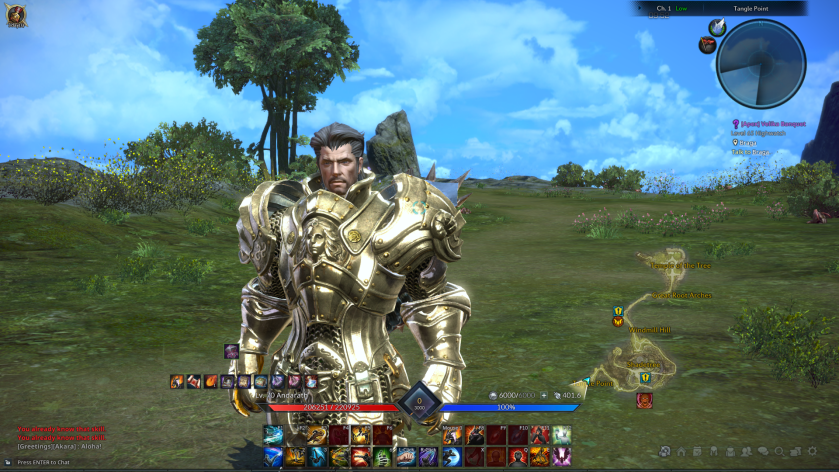Open the house icon in bottom menu
The height and width of the screenshot is (472, 839).
680,452
